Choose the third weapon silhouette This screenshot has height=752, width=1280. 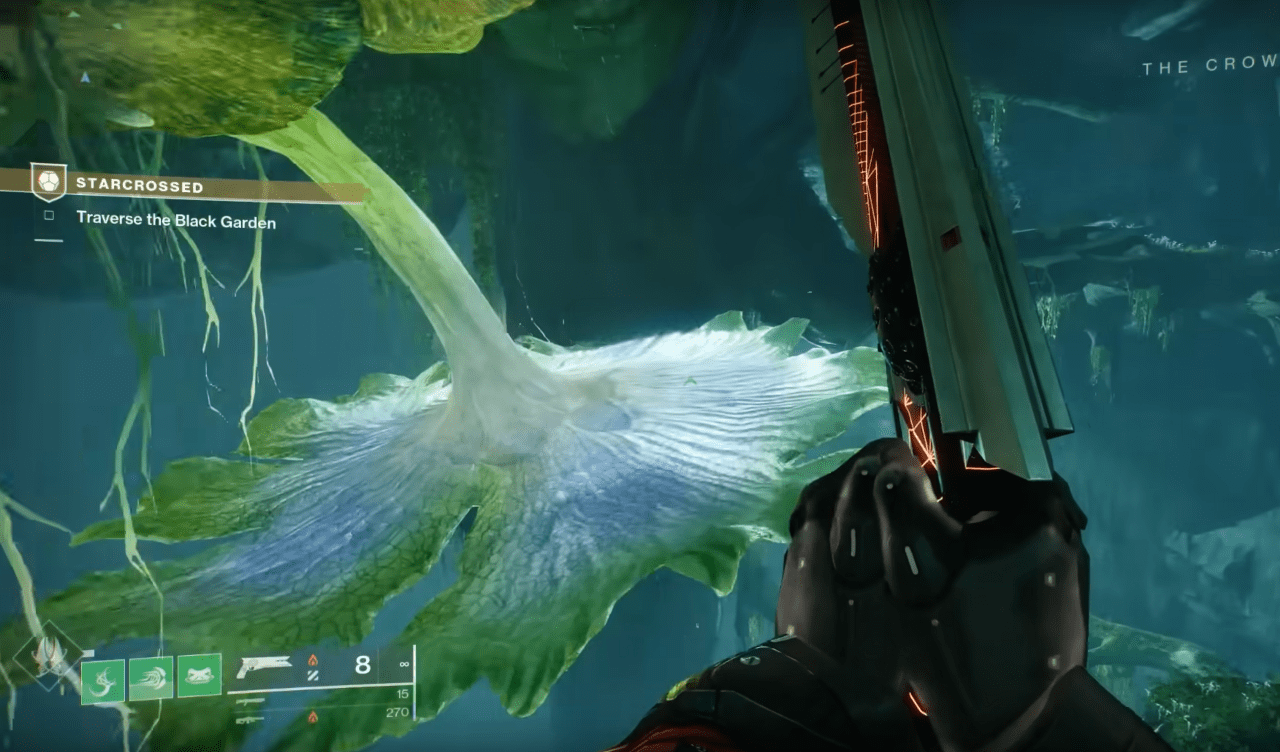(250, 717)
